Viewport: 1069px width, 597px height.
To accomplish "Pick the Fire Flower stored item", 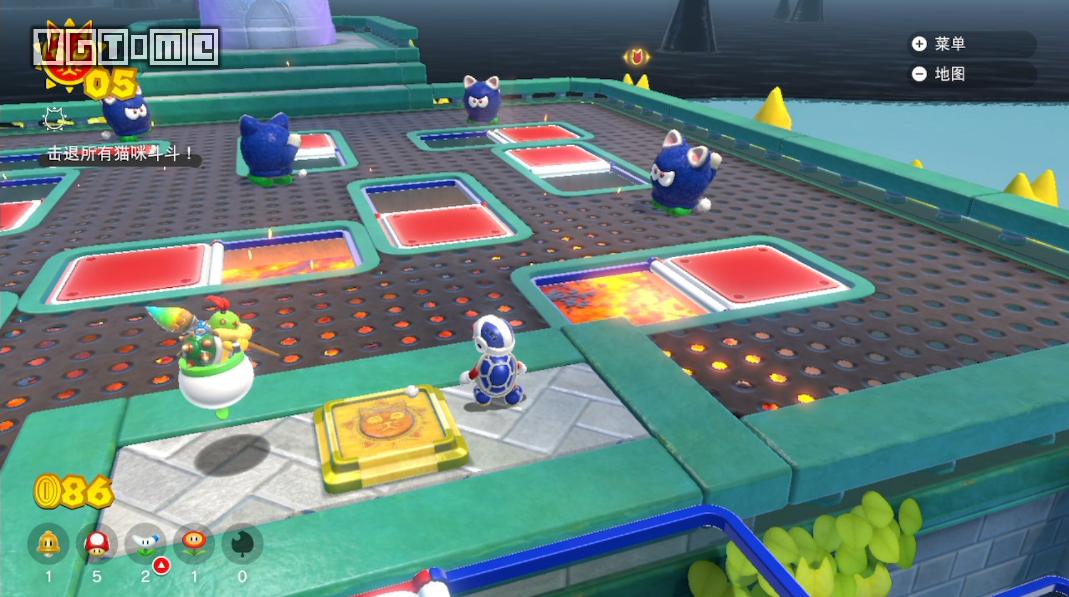I will click(194, 544).
